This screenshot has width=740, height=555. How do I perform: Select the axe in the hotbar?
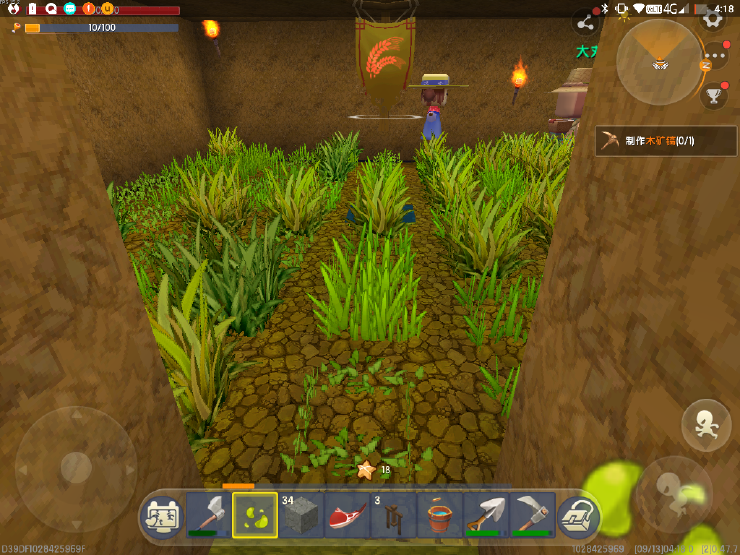208,514
